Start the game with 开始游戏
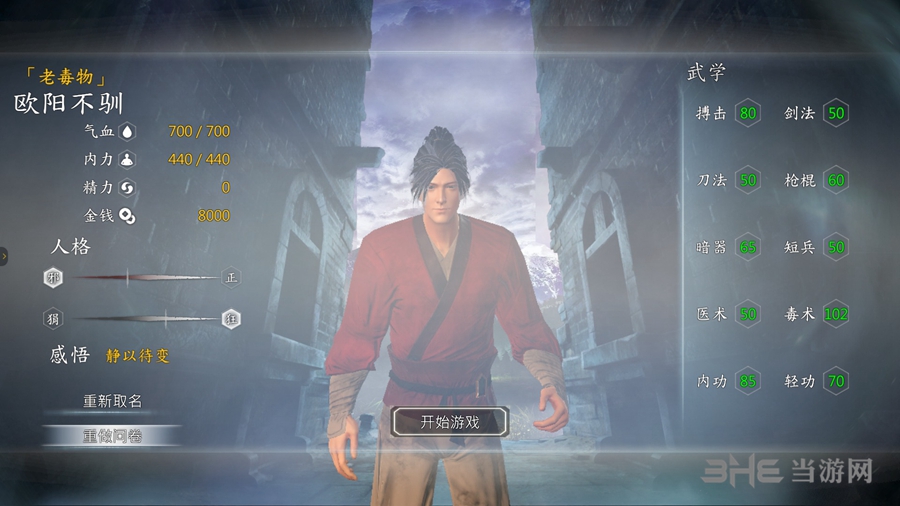The image size is (900, 506). pos(450,422)
